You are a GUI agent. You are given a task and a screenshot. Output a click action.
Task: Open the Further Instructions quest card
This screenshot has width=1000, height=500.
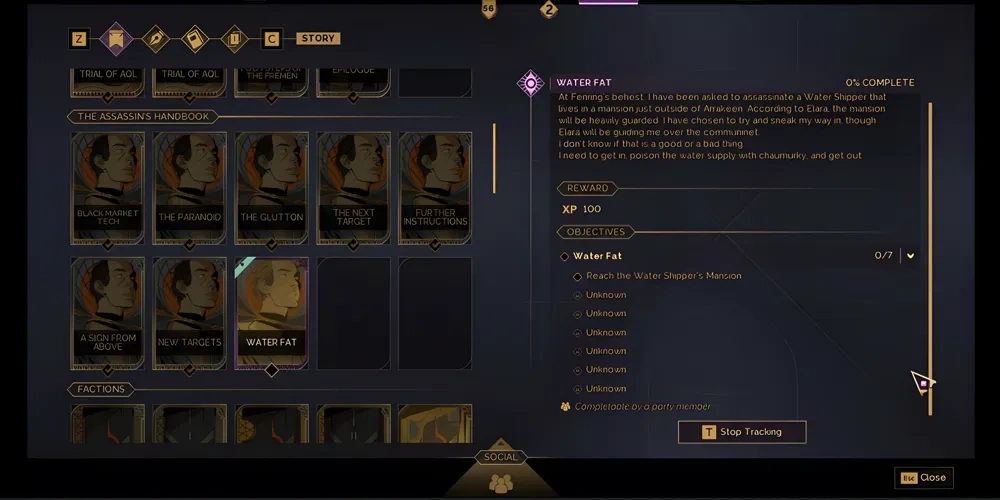435,188
